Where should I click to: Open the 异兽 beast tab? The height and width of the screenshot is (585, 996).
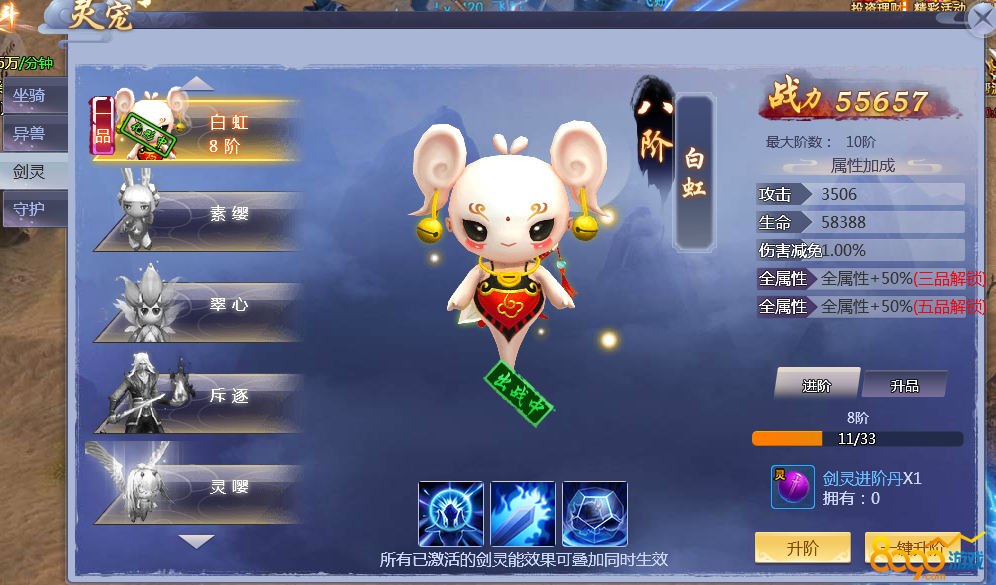click(30, 134)
